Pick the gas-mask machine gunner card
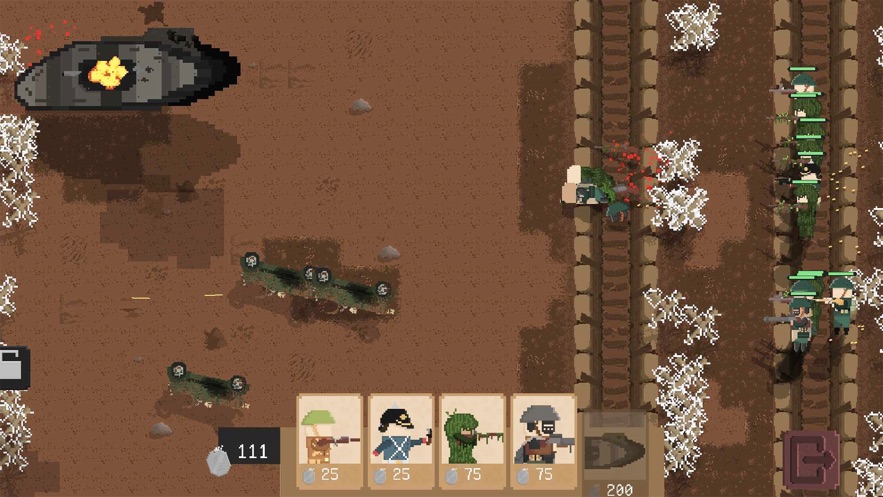Screen dimensions: 883x497 pyautogui.click(x=544, y=438)
